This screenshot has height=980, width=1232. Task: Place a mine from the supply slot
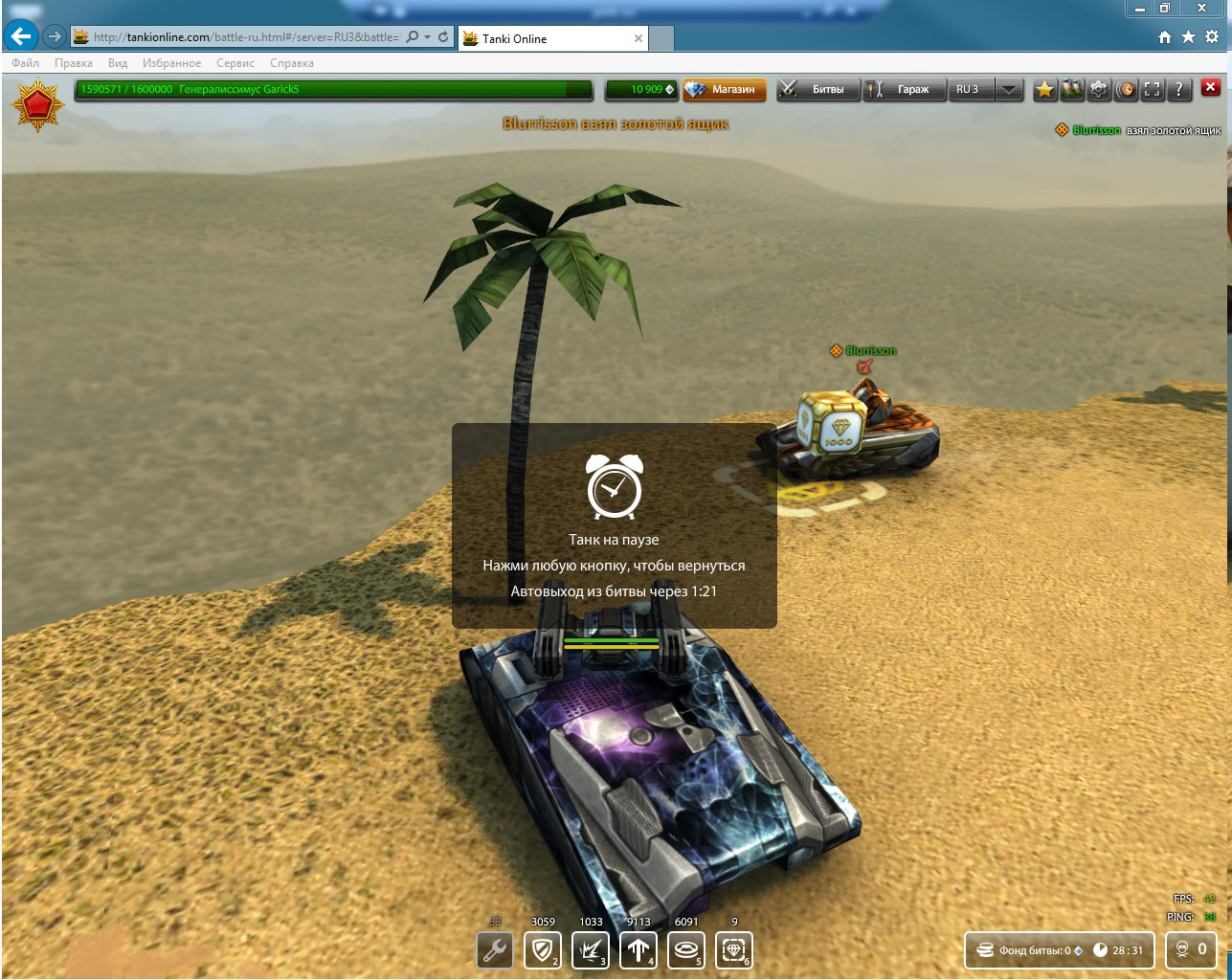click(686, 950)
